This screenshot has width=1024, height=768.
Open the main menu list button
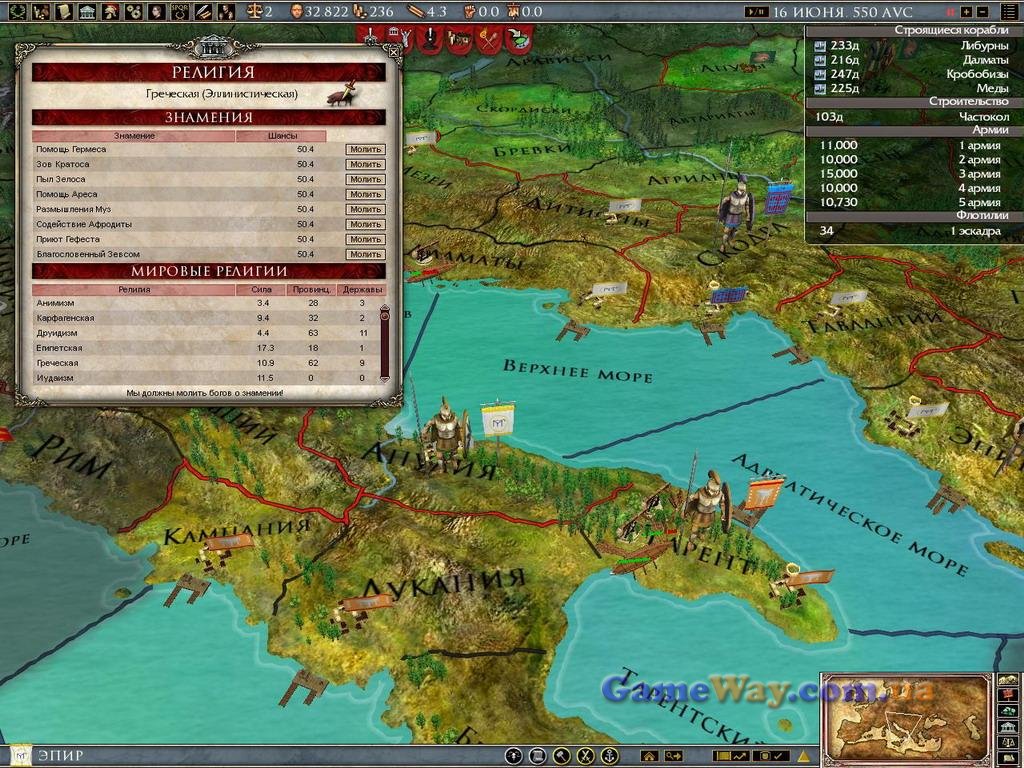pyautogui.click(x=1008, y=12)
